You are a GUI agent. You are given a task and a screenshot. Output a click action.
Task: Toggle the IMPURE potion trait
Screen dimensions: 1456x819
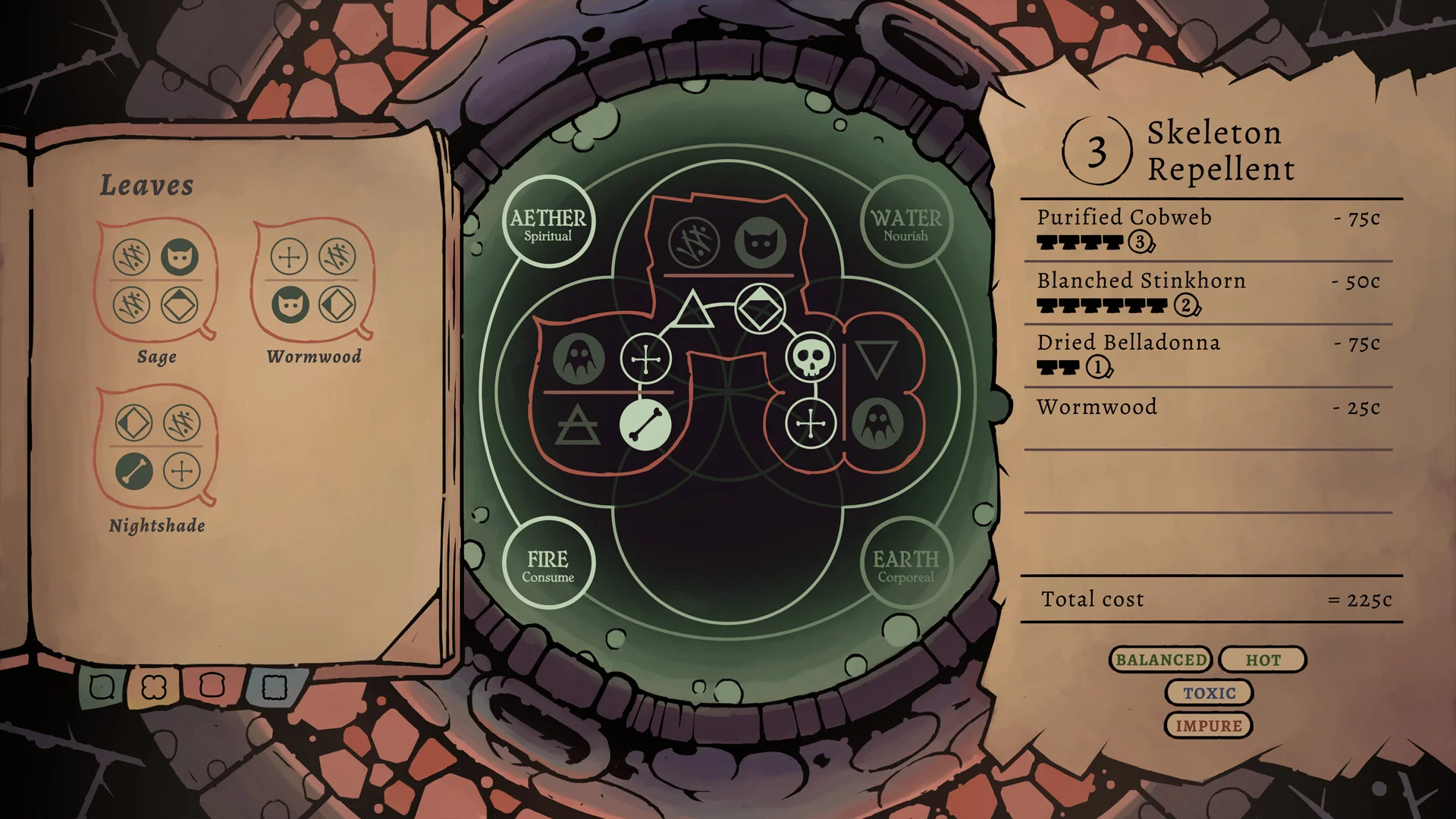pos(1208,725)
